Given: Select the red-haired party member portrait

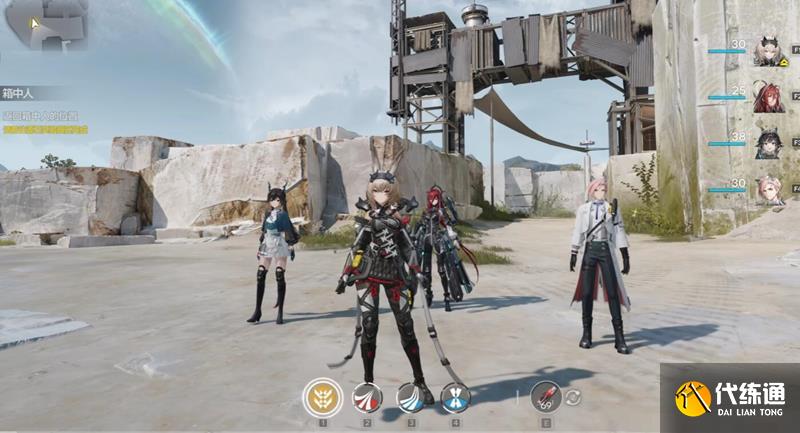Looking at the screenshot, I should coord(768,98).
